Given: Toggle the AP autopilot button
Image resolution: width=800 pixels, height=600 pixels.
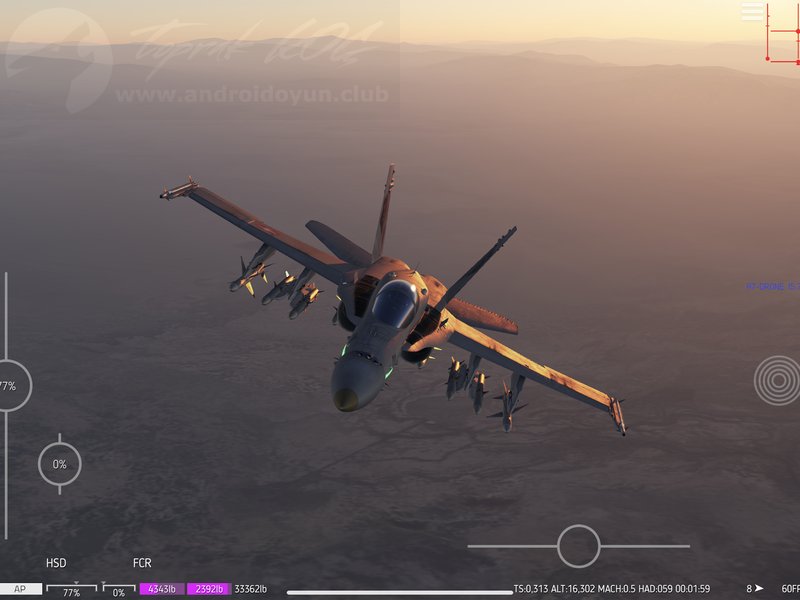Looking at the screenshot, I should tap(20, 590).
